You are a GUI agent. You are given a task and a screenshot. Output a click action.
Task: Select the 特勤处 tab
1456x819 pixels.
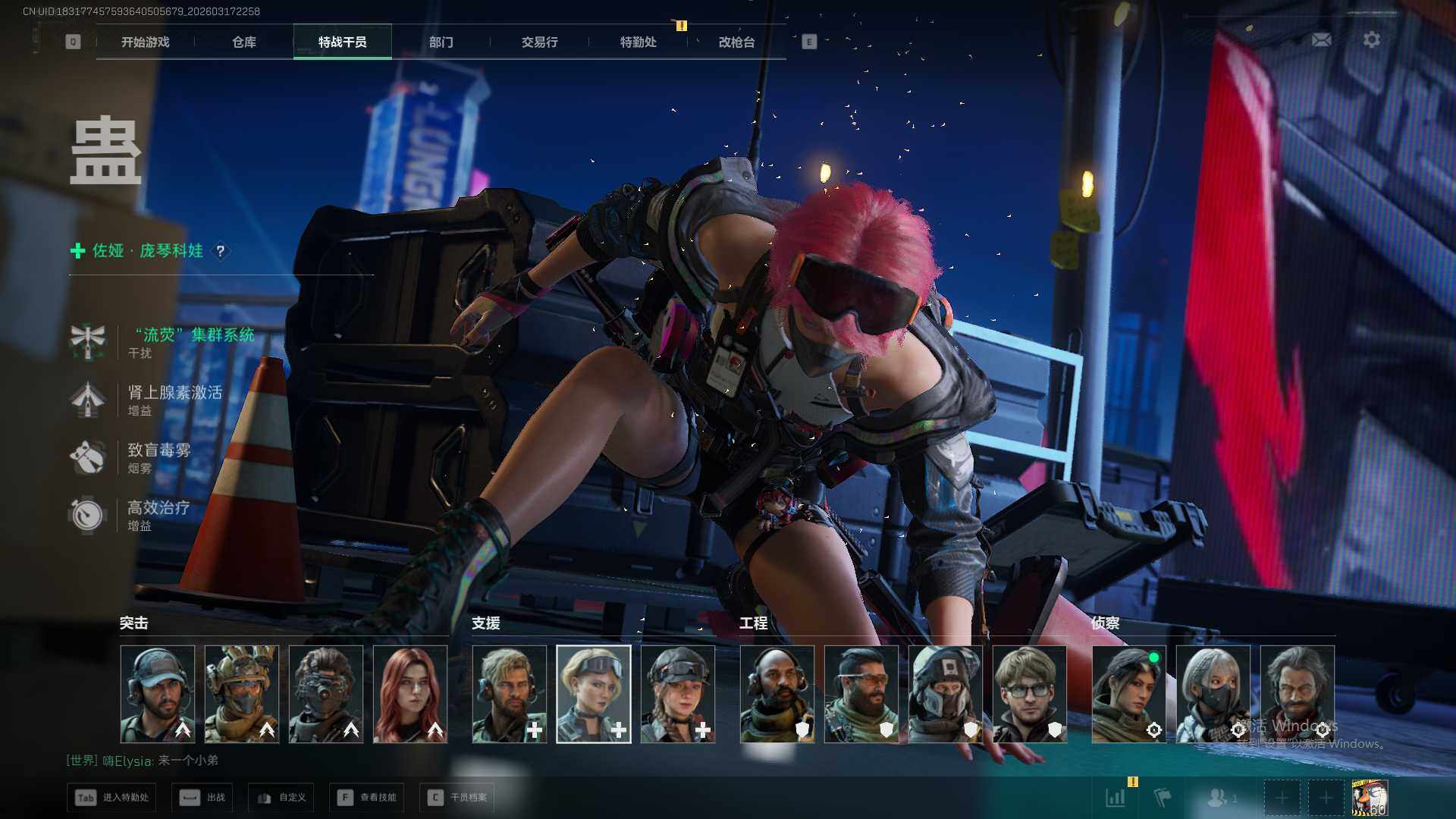point(638,42)
